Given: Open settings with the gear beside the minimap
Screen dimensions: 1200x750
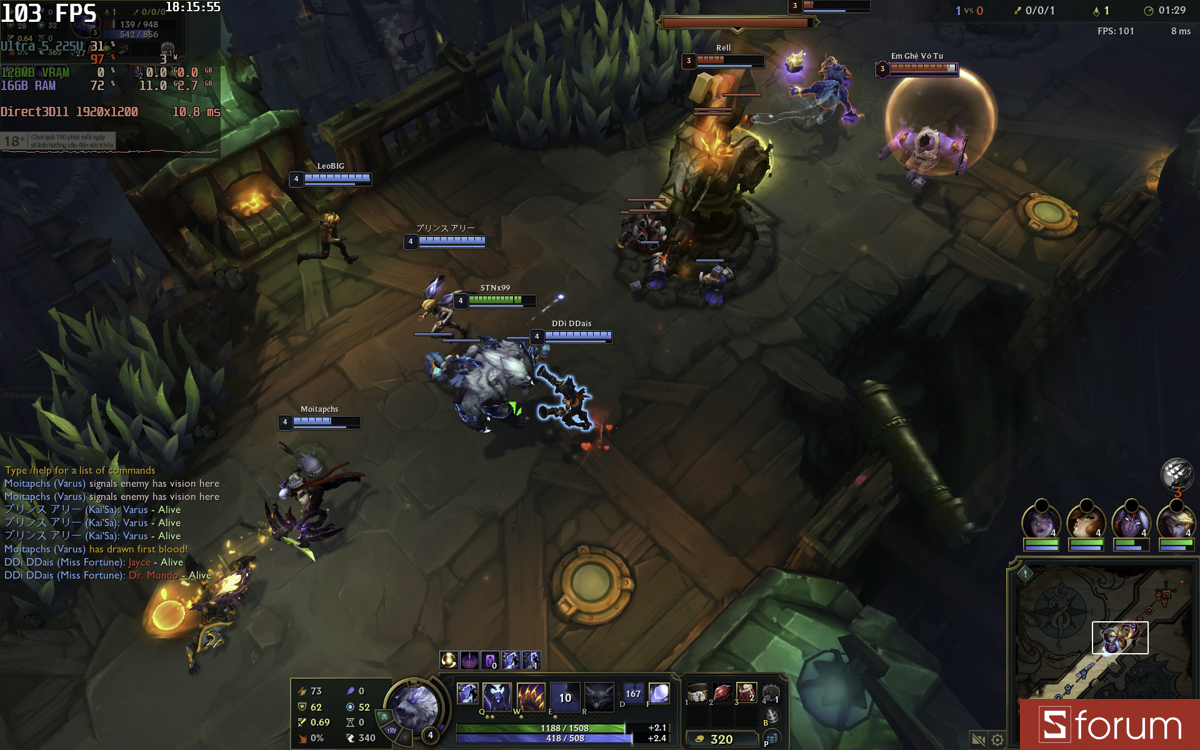Looking at the screenshot, I should point(997,740).
